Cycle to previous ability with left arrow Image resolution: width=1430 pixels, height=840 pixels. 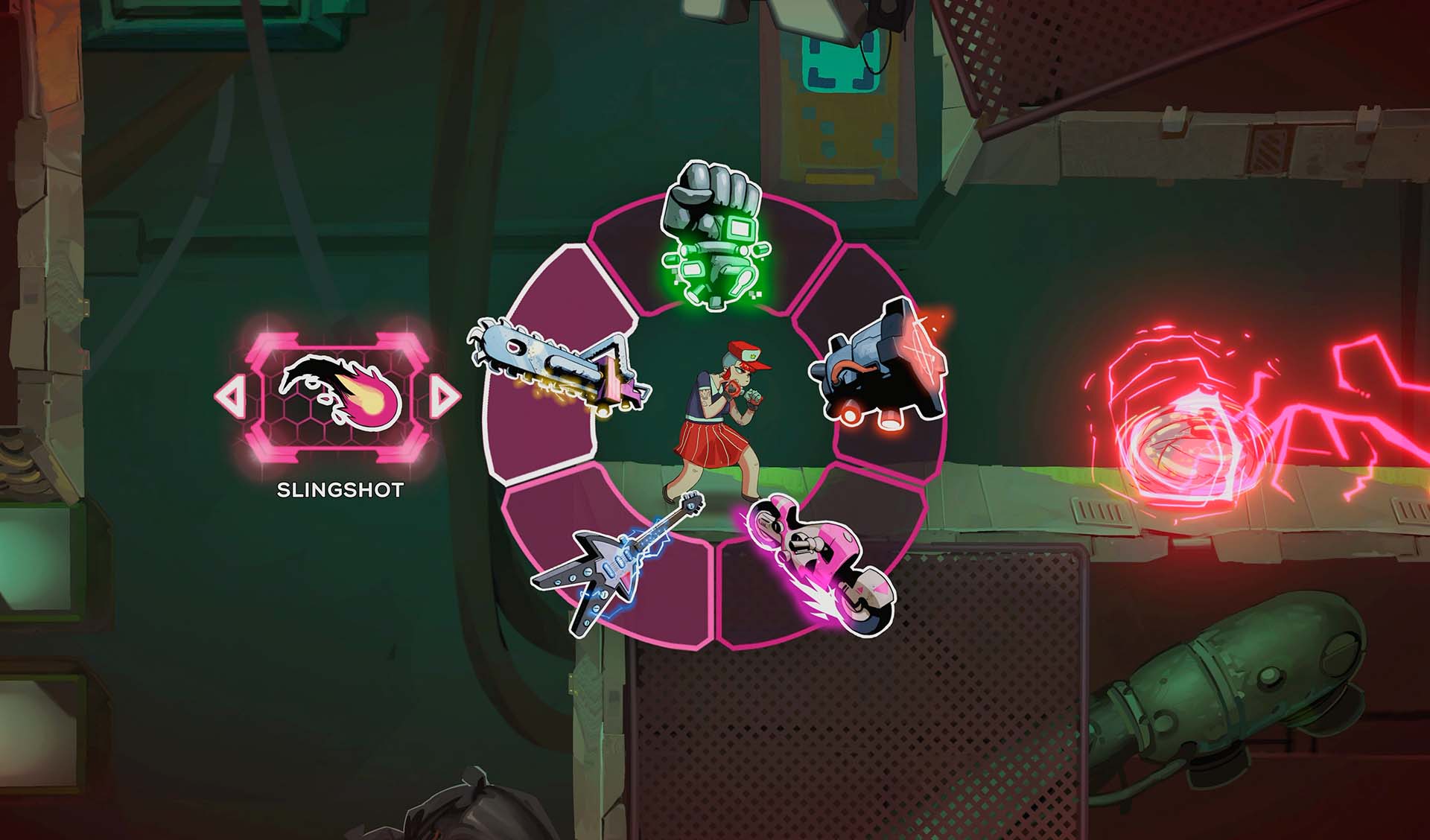tap(230, 395)
